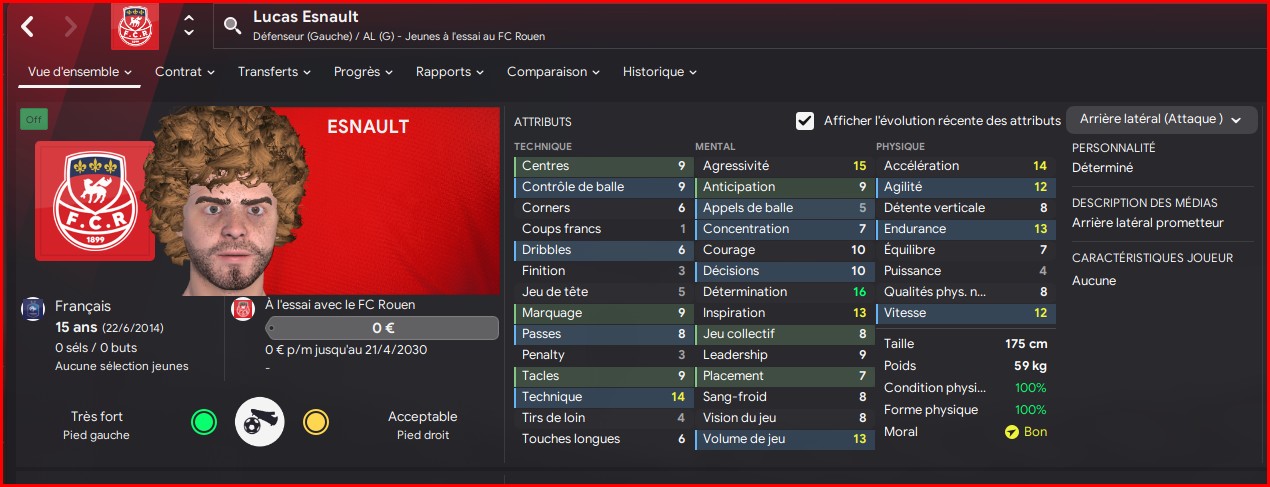The width and height of the screenshot is (1270, 487).
Task: Go back to the previous screen
Action: pos(28,26)
